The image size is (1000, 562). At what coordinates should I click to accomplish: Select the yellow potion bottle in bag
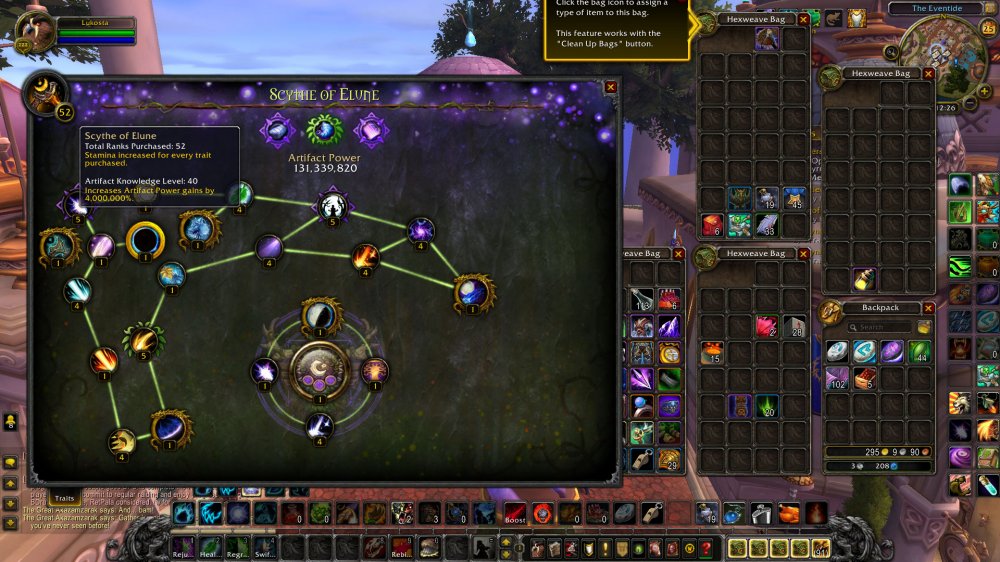[864, 280]
